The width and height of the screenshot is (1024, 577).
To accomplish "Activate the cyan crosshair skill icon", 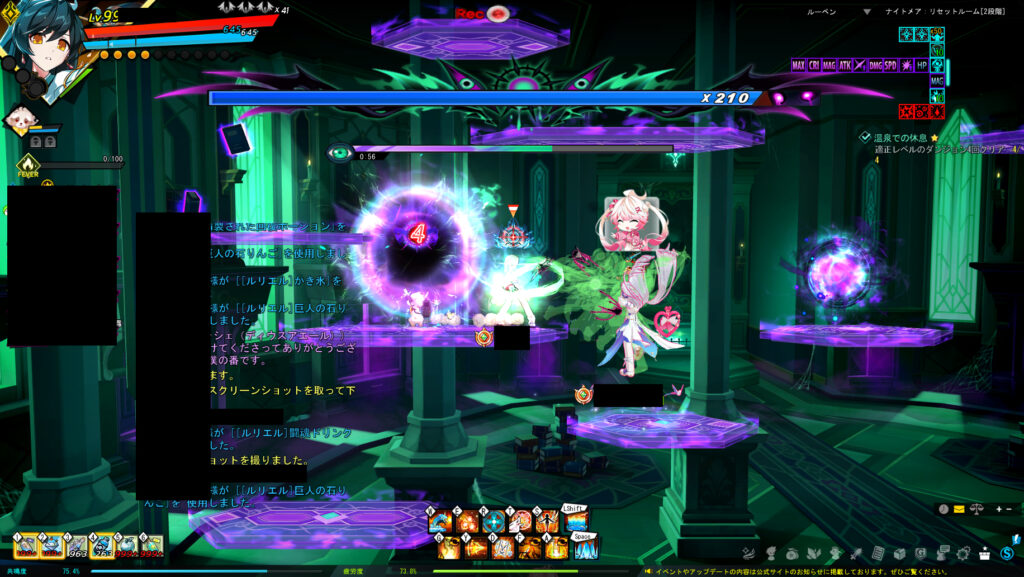I will click(494, 522).
